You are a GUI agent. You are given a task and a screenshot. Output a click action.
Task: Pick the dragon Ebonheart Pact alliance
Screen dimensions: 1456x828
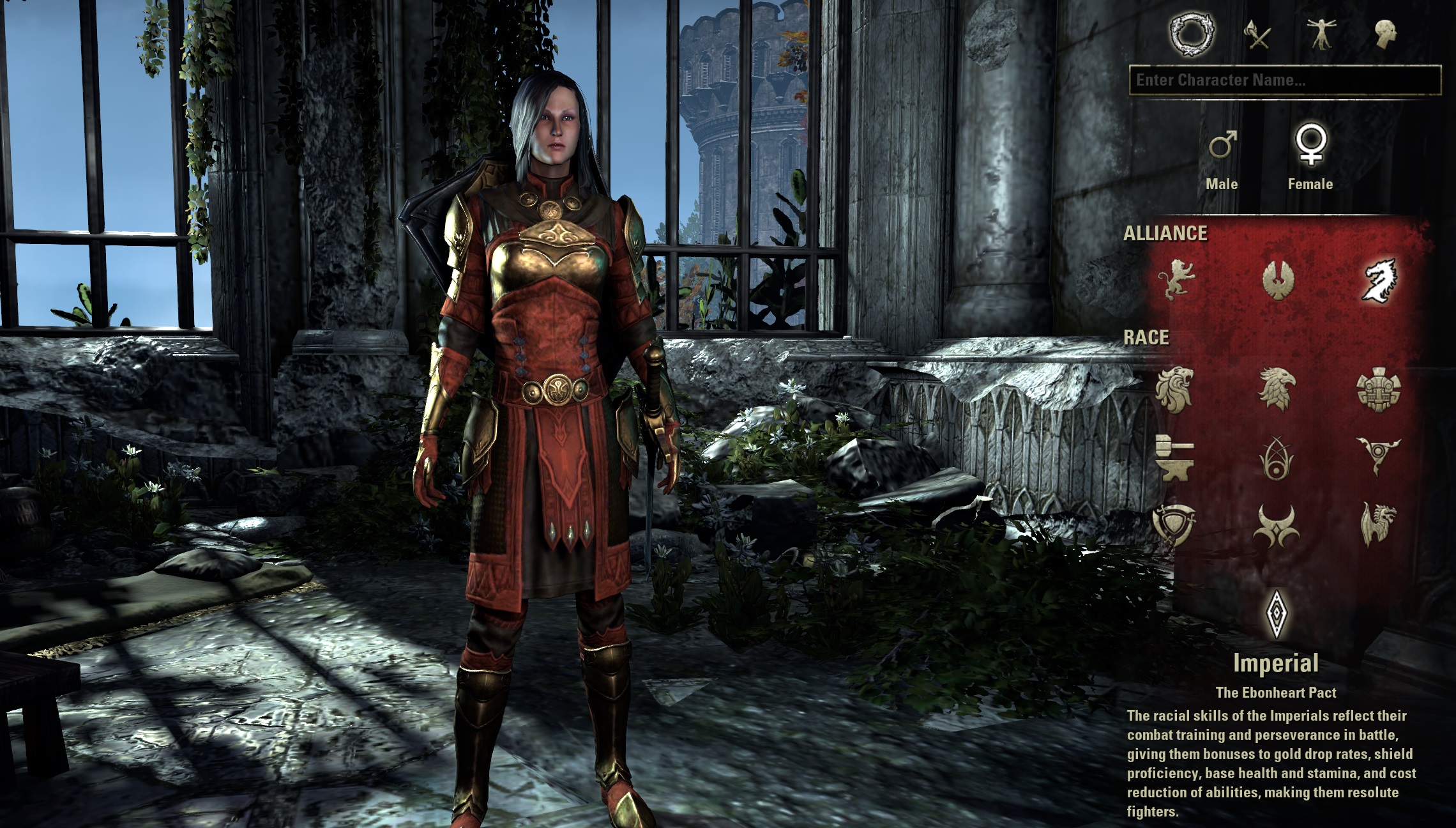(x=1379, y=280)
